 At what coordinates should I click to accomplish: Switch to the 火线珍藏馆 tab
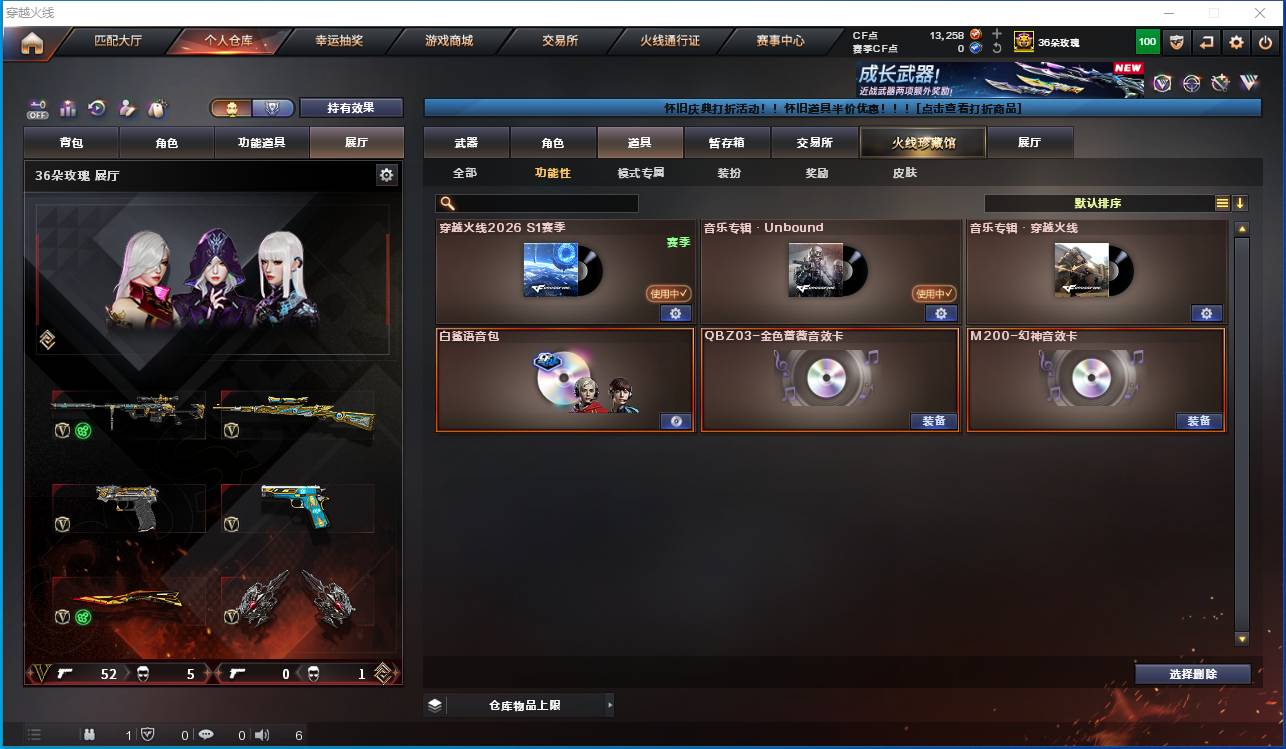921,142
